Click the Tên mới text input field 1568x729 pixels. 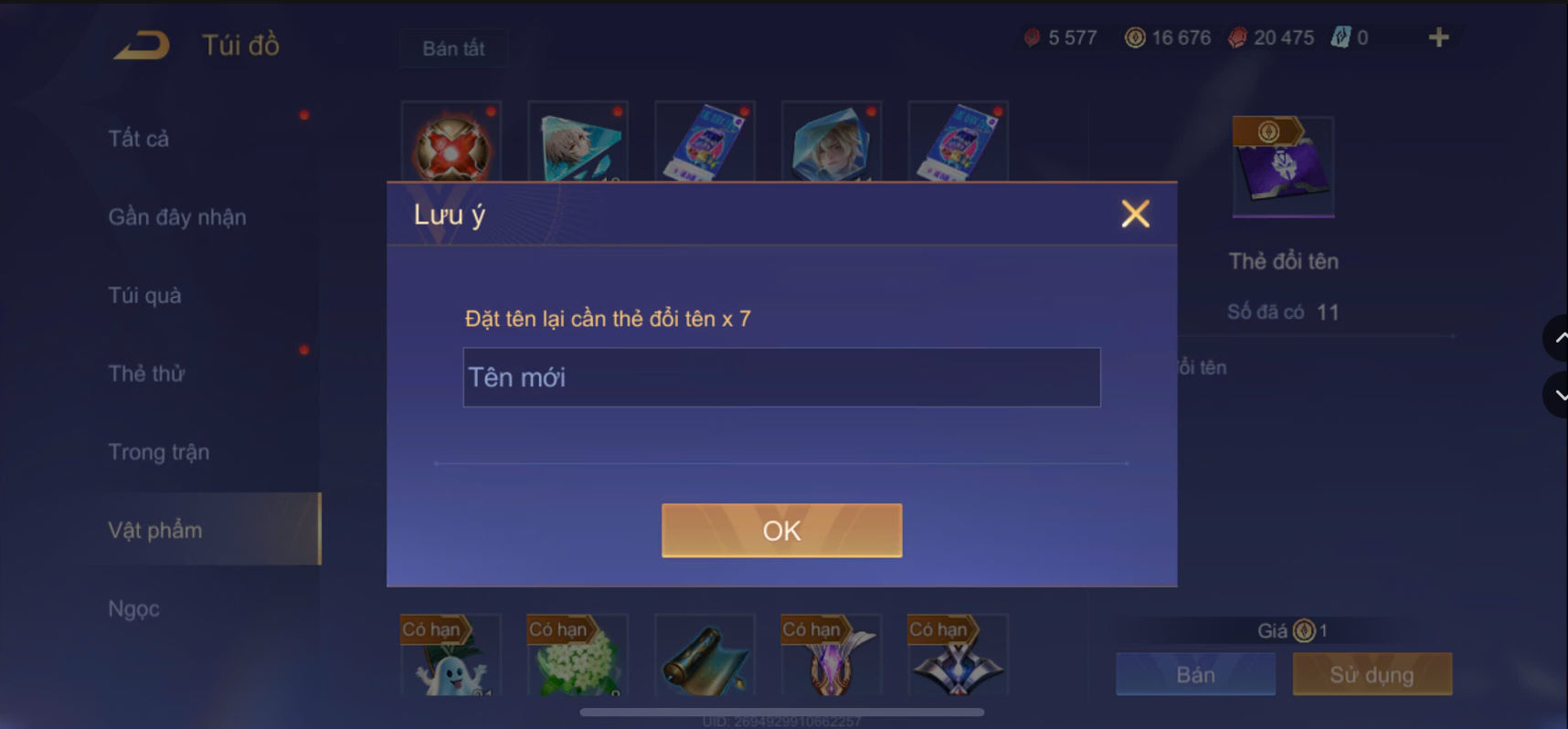[x=781, y=377]
